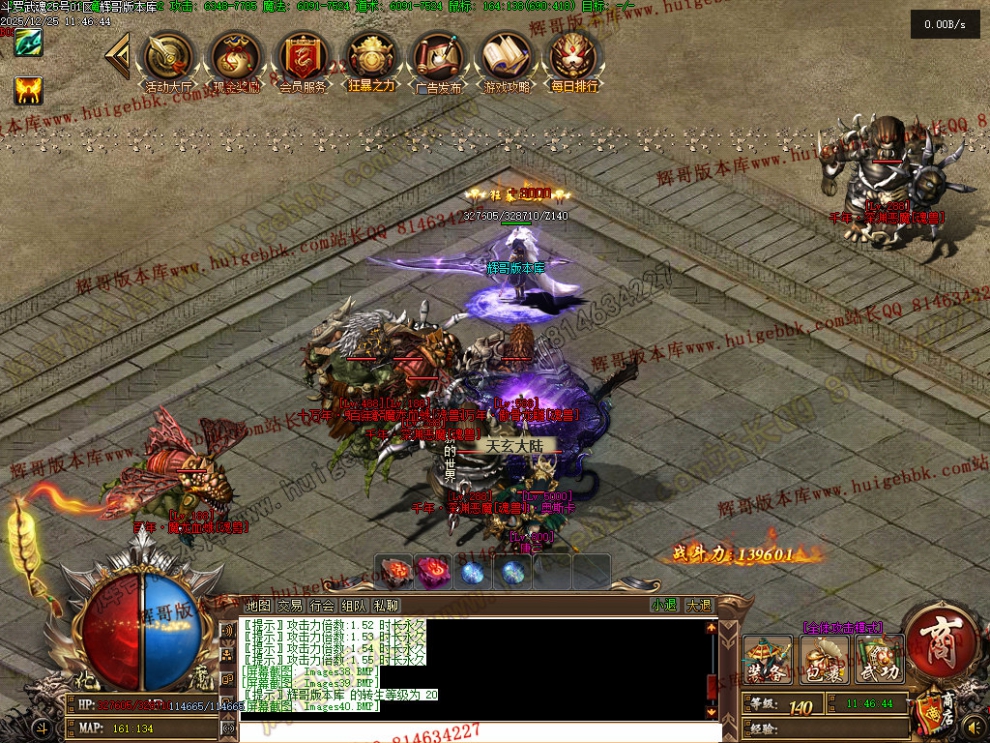Open the 包裹 bag inventory

824,659
